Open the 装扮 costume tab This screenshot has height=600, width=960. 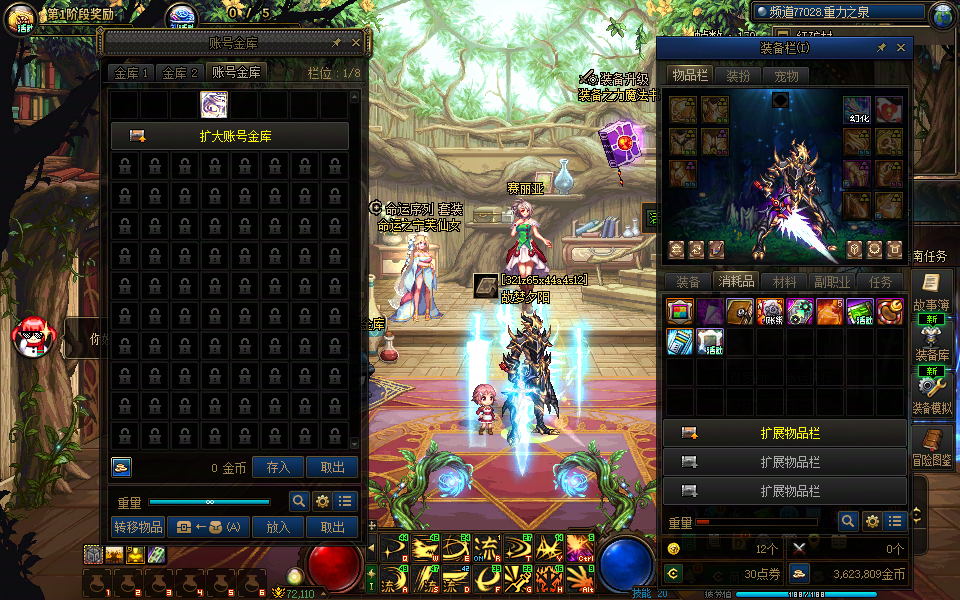(738, 75)
